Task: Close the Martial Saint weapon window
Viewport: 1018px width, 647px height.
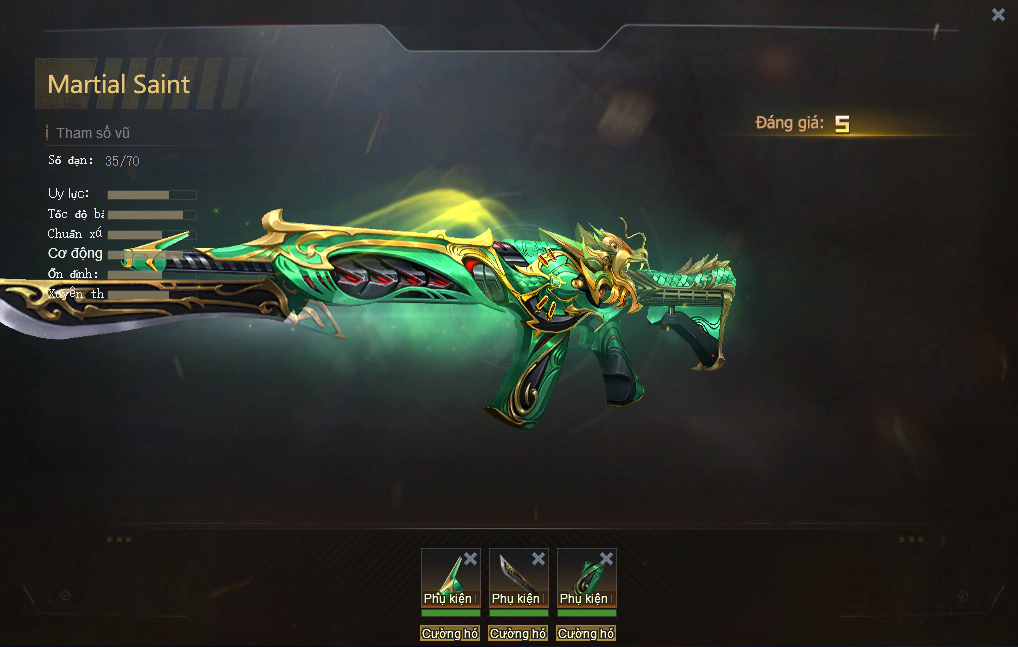Action: (998, 15)
